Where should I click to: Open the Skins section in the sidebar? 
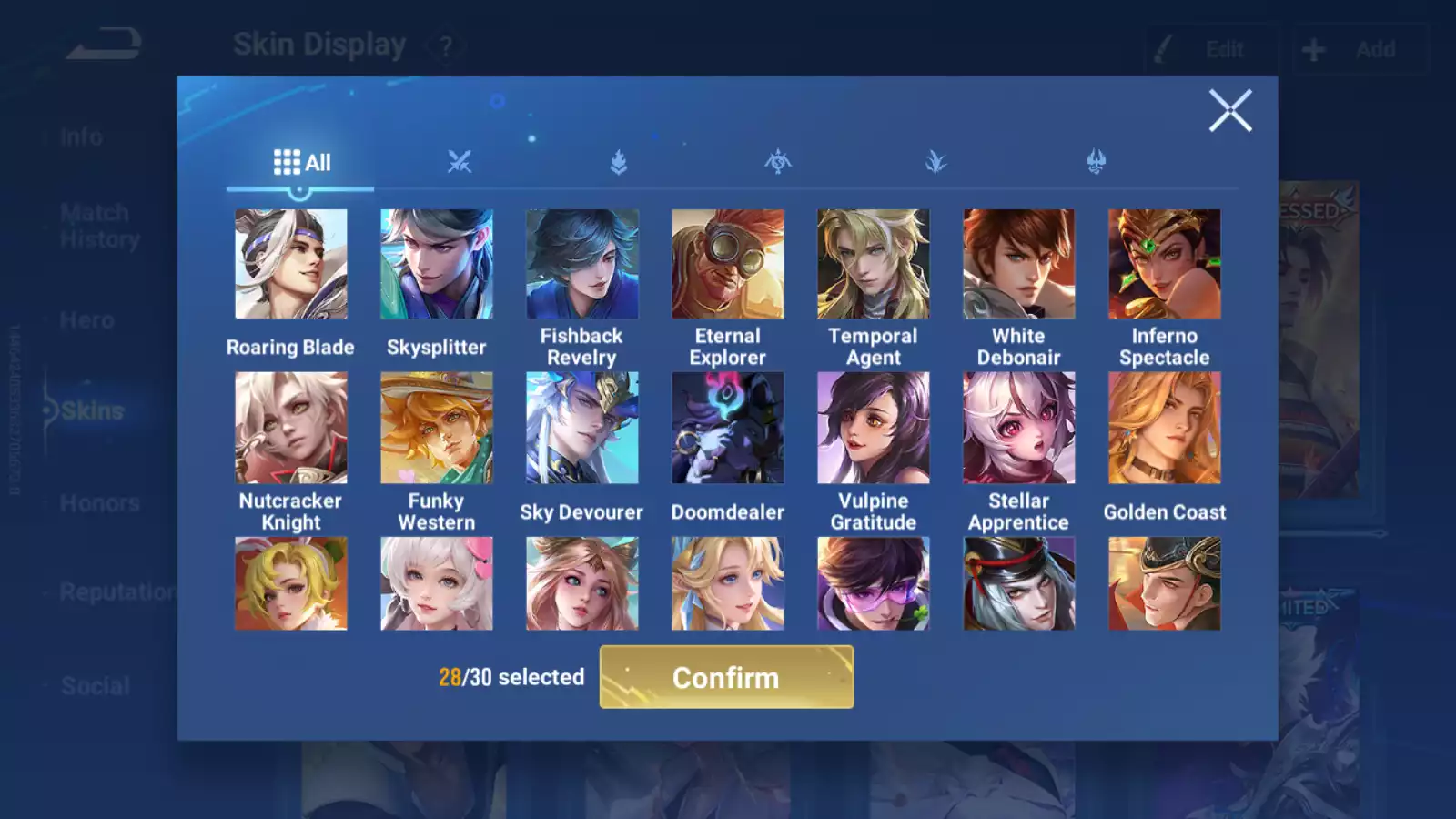point(93,410)
